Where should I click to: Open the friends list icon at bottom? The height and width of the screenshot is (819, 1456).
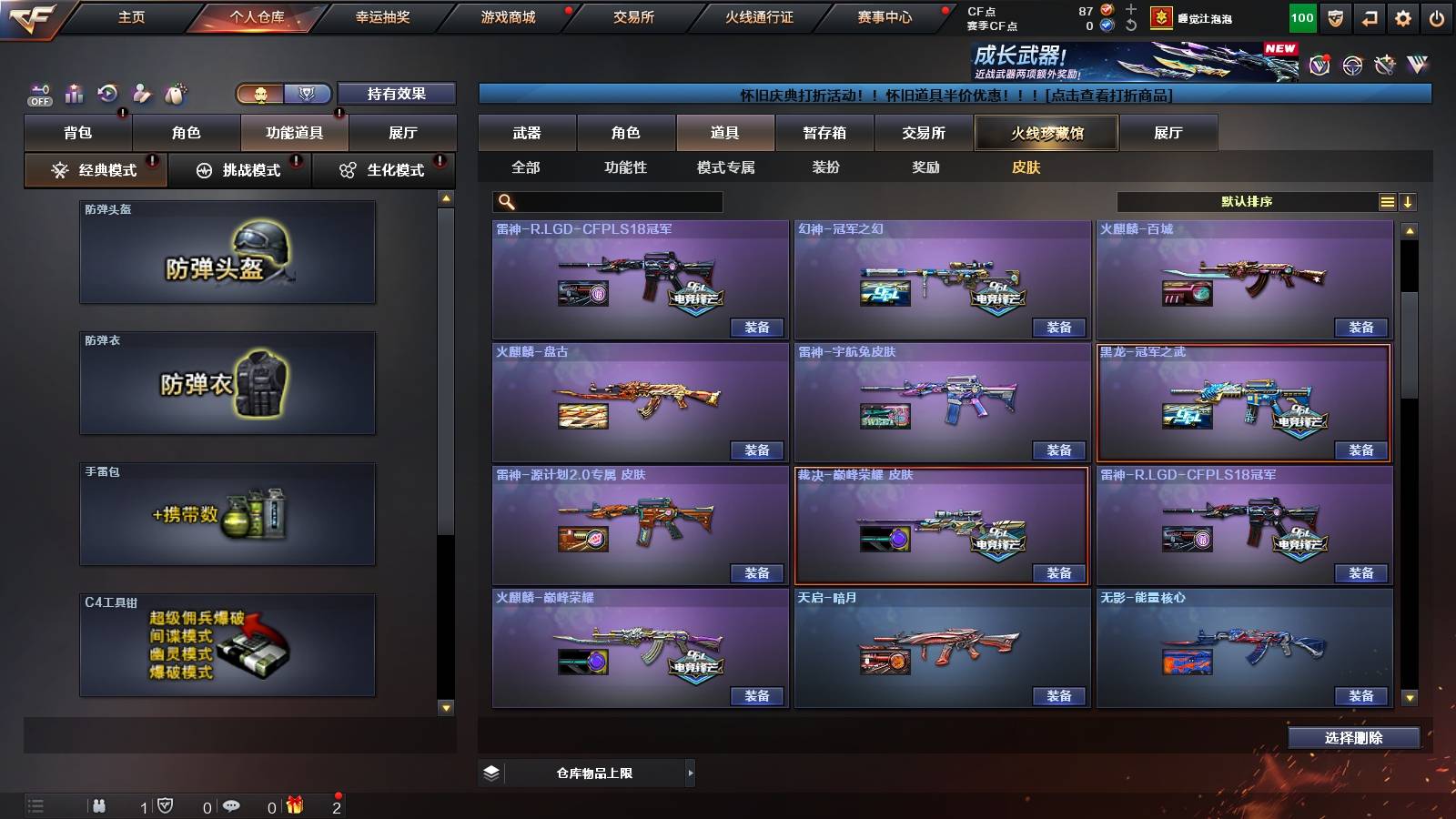100,806
